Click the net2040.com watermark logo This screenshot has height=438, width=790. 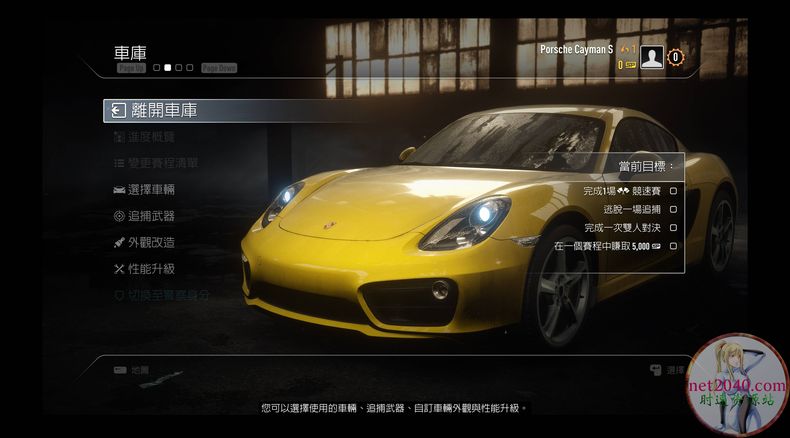pos(738,385)
